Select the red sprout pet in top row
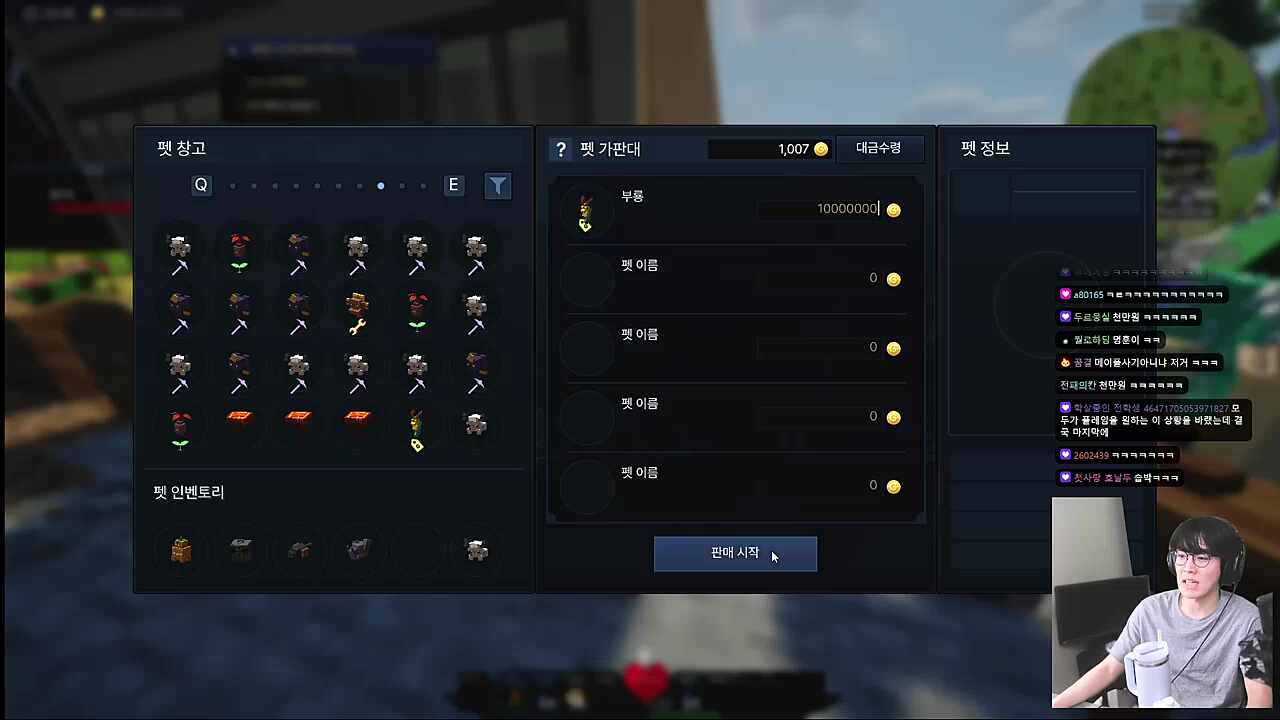The image size is (1280, 720). 238,250
